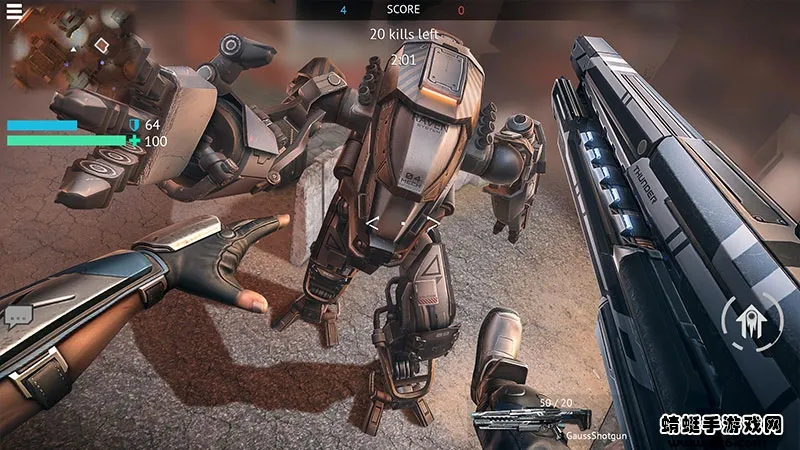Select the GaussShotgun weapon icon
The width and height of the screenshot is (800, 450).
(x=530, y=420)
